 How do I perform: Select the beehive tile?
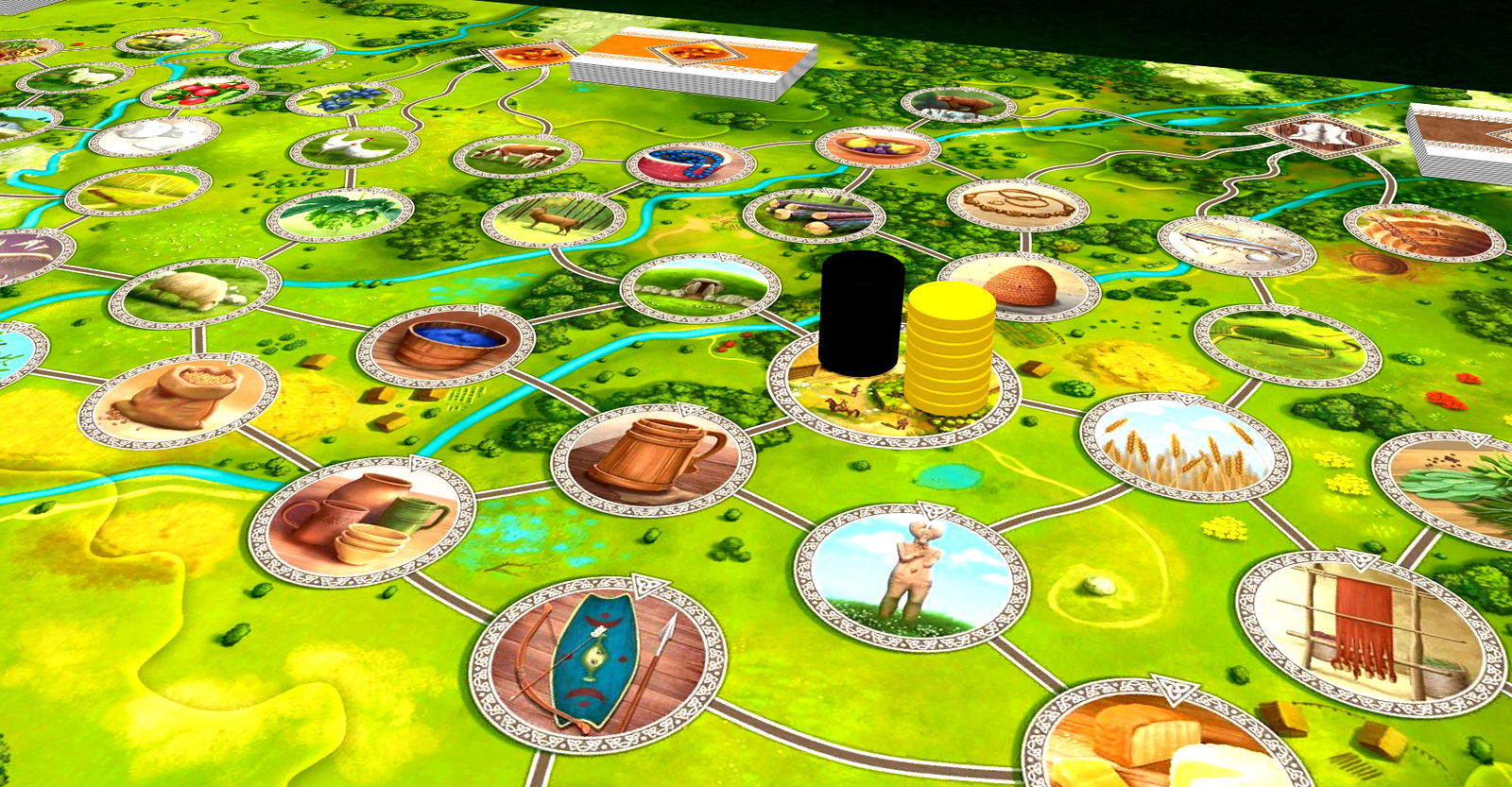[1021, 284]
